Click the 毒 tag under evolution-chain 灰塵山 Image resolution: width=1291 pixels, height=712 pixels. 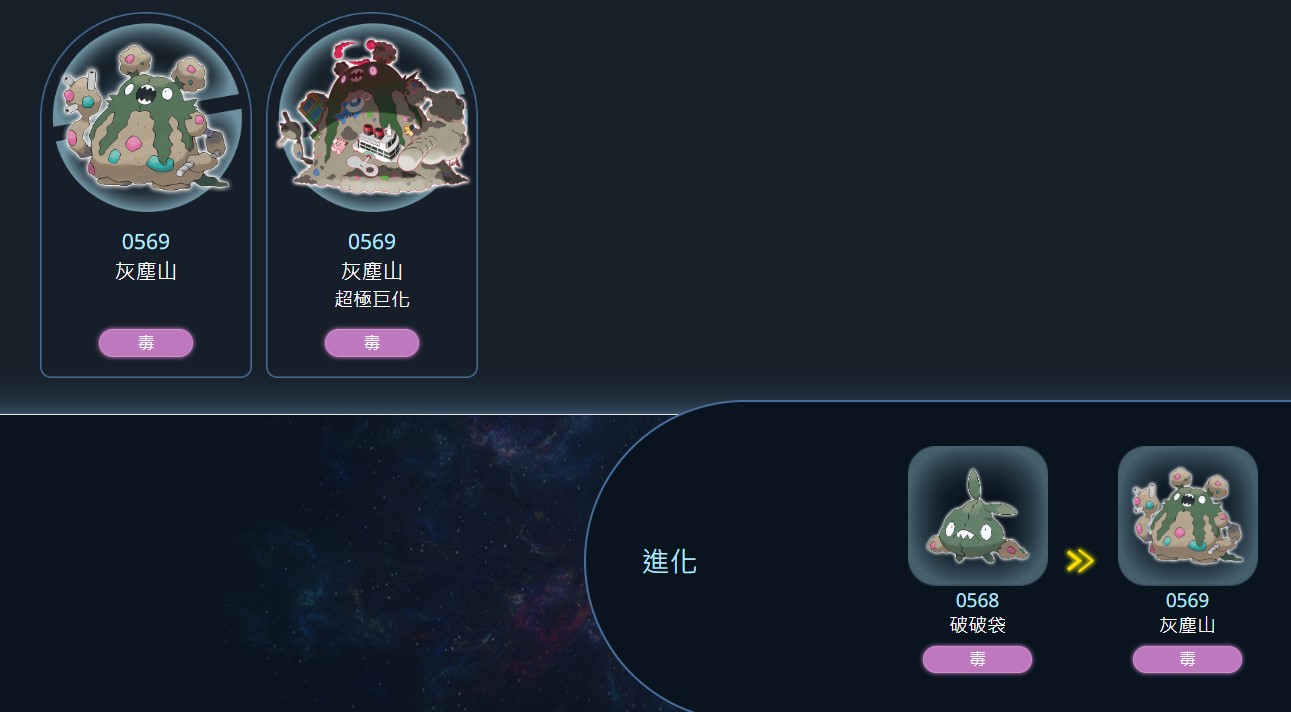point(1187,660)
